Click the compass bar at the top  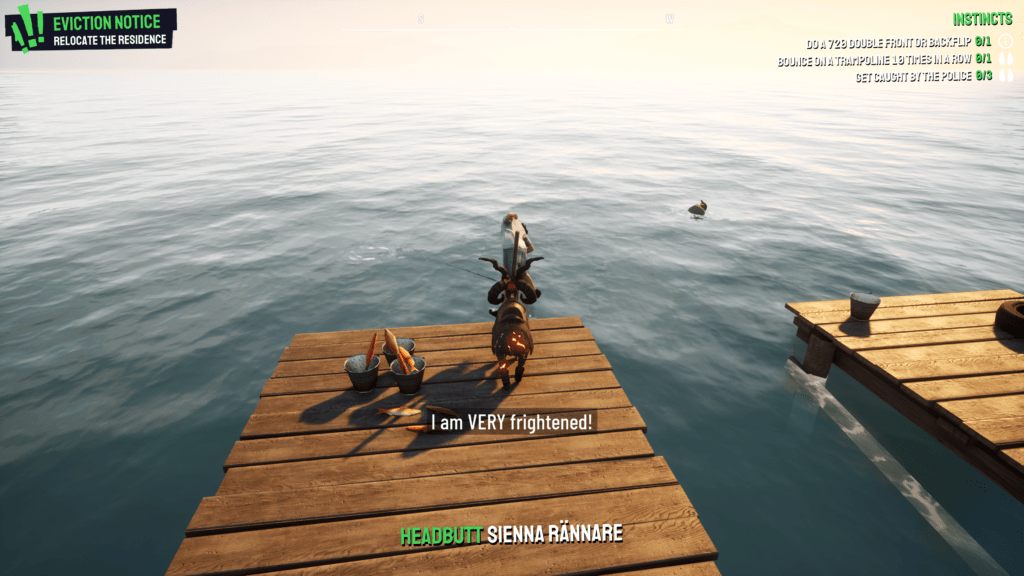[x=545, y=20]
